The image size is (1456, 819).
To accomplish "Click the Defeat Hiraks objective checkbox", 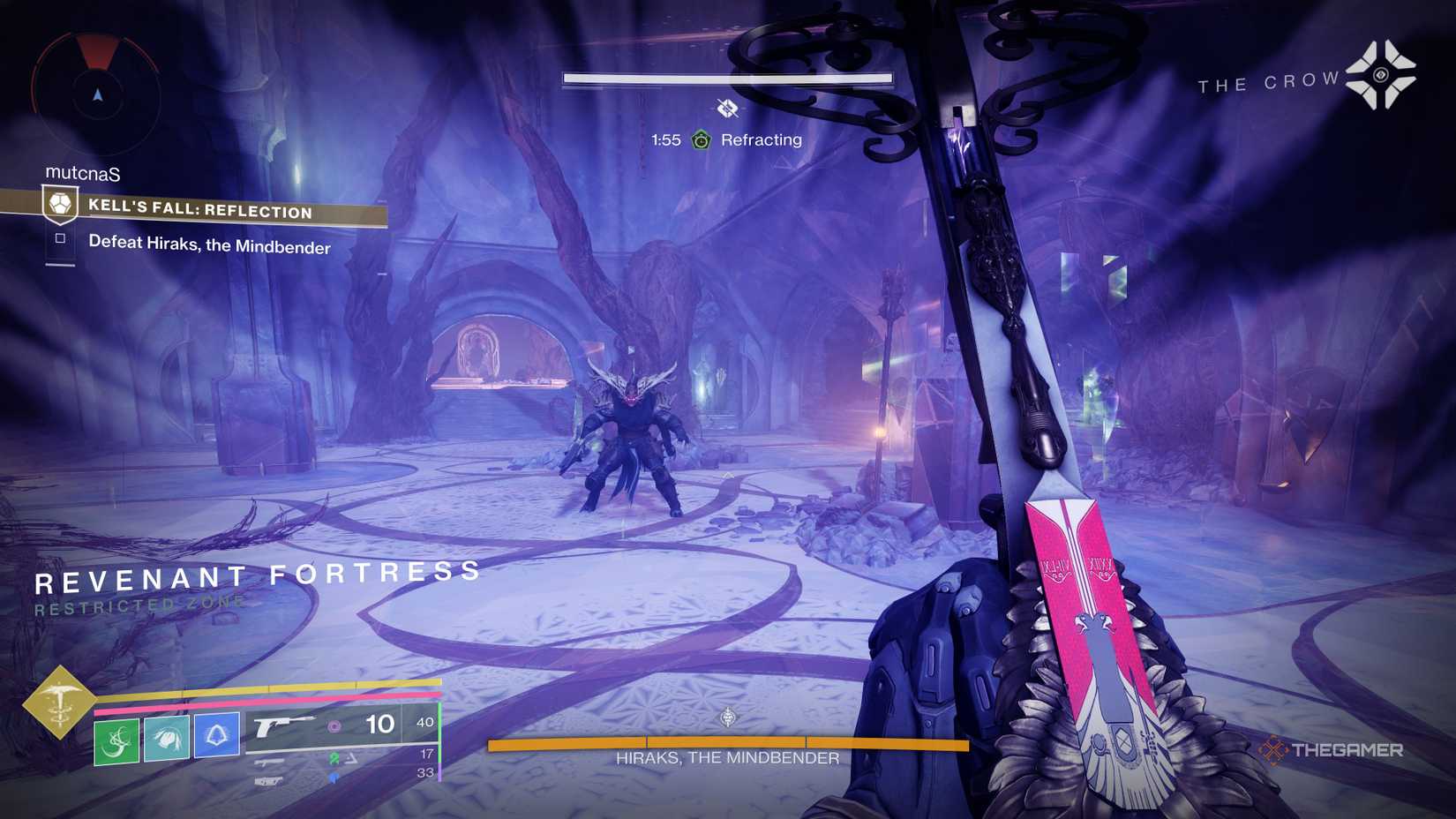I will pyautogui.click(x=60, y=238).
